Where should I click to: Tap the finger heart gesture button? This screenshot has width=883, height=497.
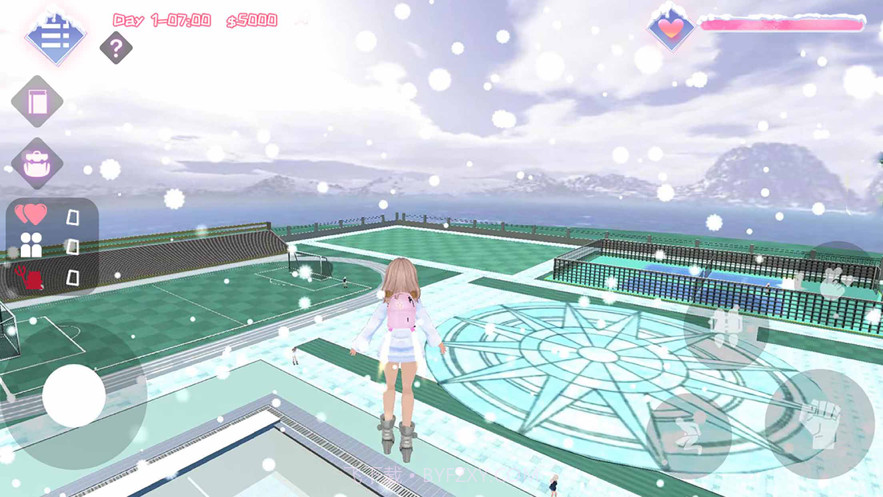click(834, 284)
